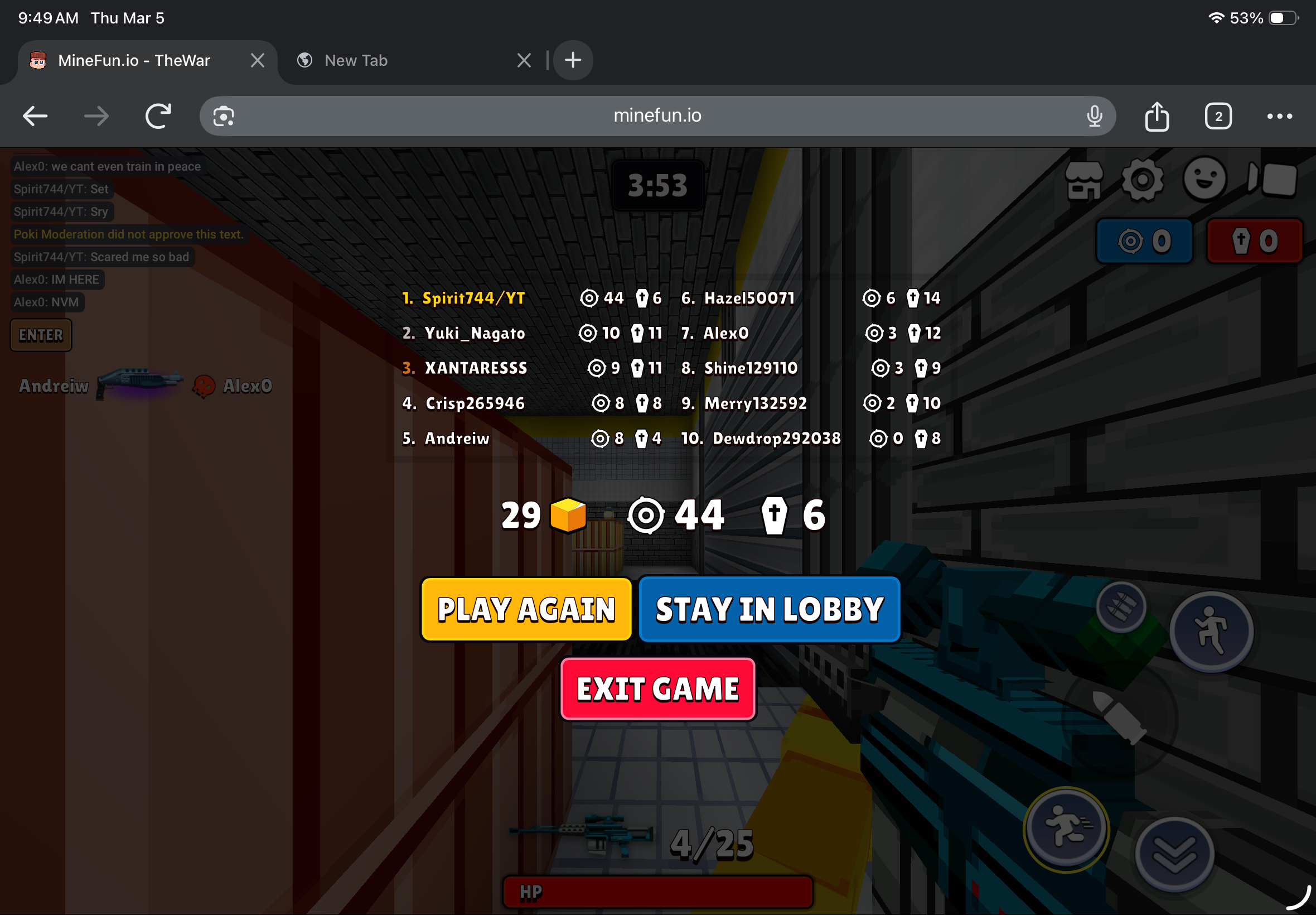The width and height of the screenshot is (1316, 915).
Task: Open the chat with the Enter button
Action: click(x=41, y=335)
